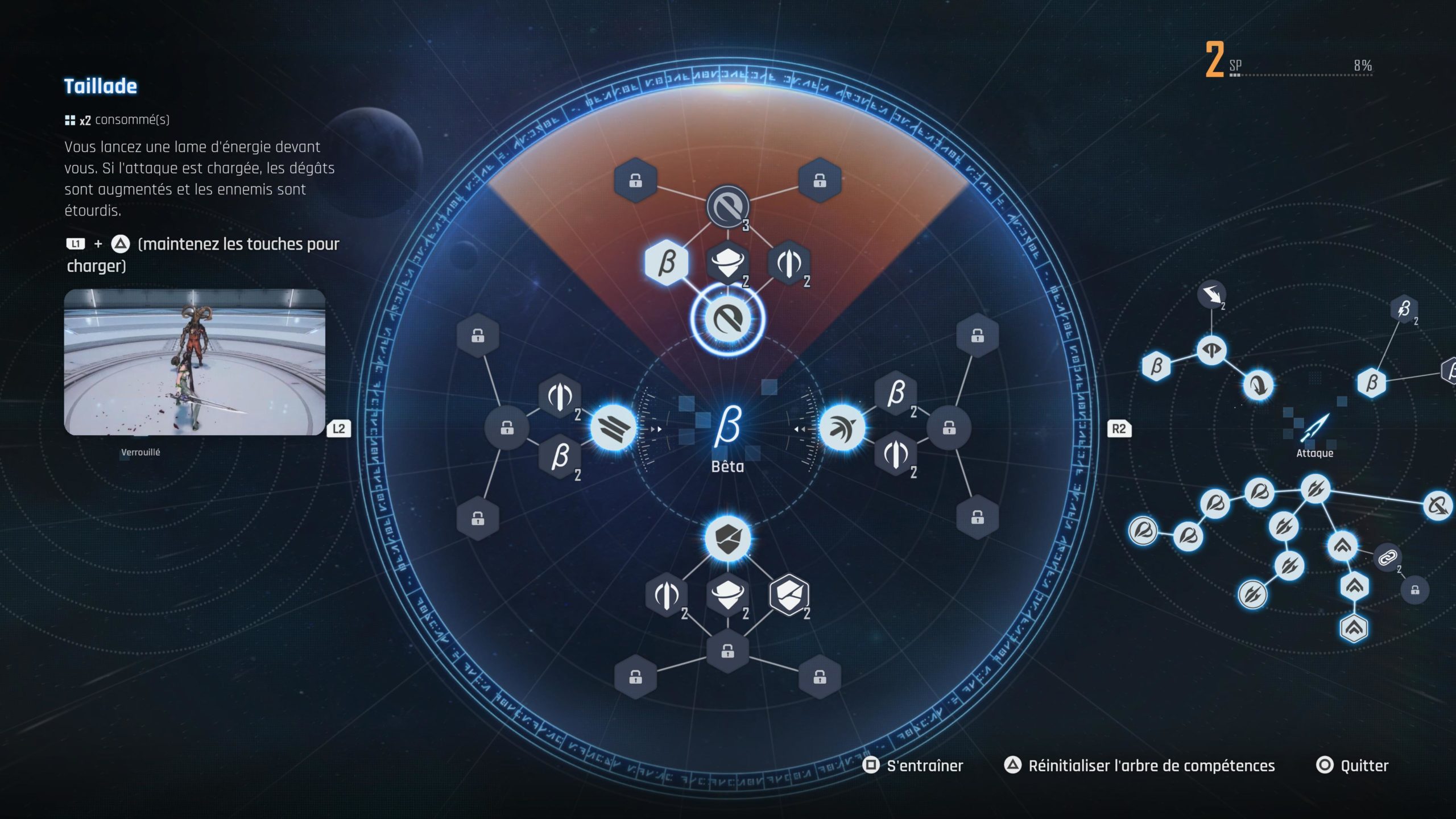Open the Attaque skill tree emblem
Image resolution: width=1456 pixels, height=819 pixels.
point(1314,428)
